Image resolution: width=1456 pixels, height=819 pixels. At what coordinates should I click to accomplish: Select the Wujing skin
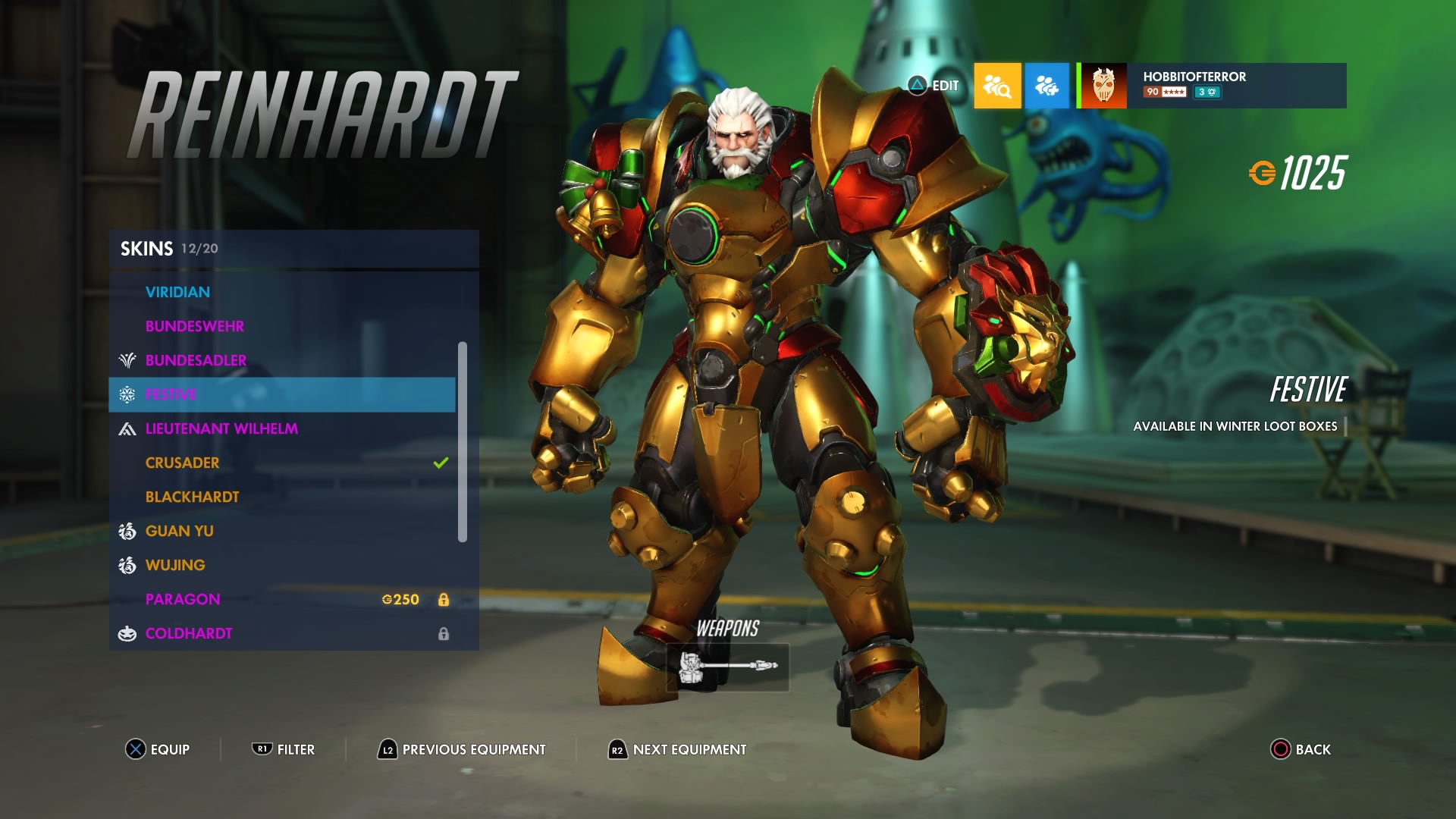click(x=175, y=565)
